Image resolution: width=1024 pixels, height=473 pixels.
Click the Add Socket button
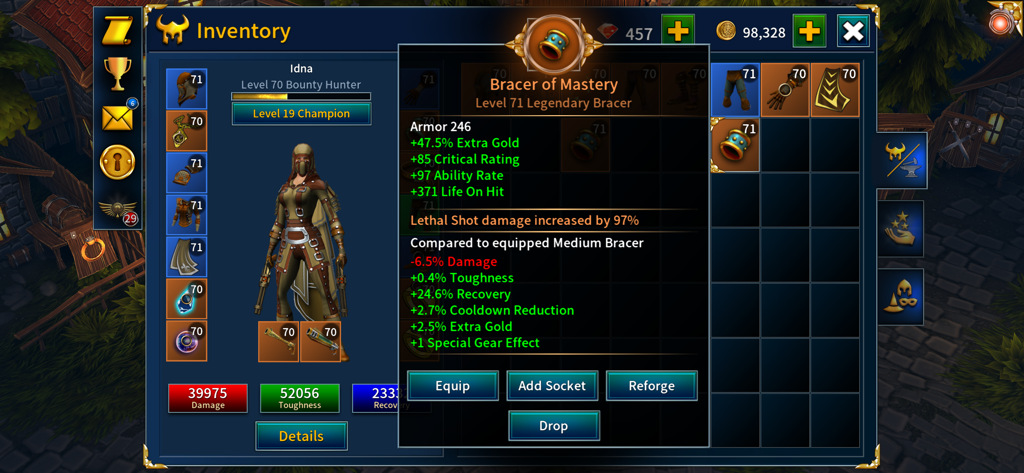(x=552, y=386)
